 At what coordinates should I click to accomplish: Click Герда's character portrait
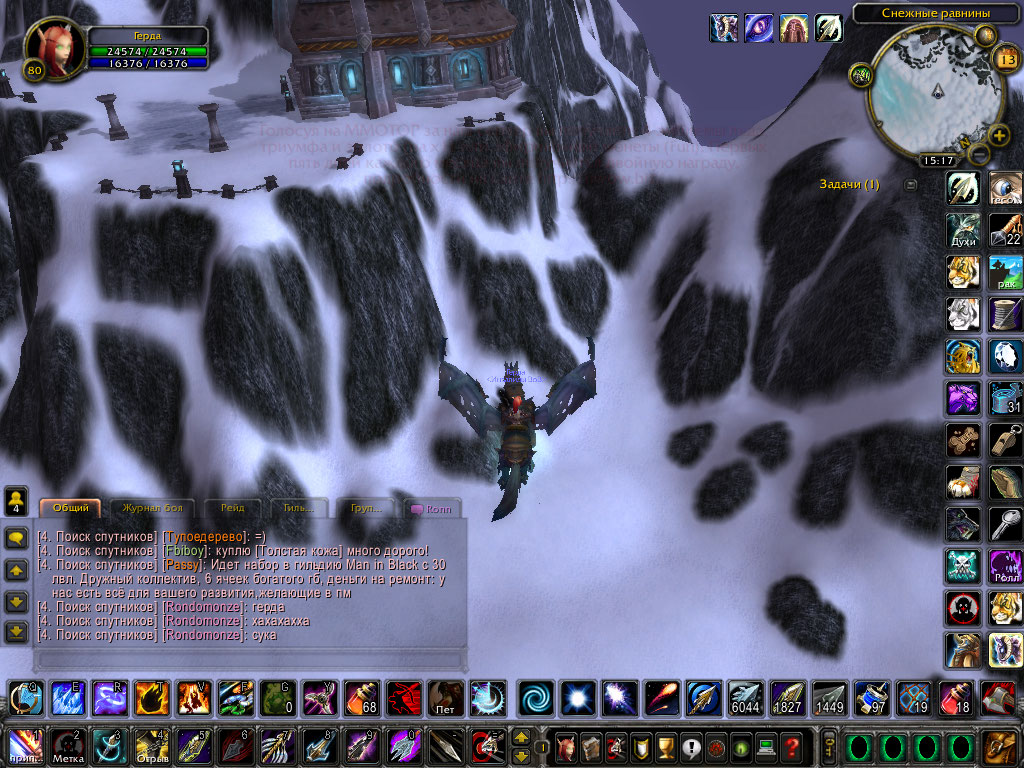[x=50, y=45]
